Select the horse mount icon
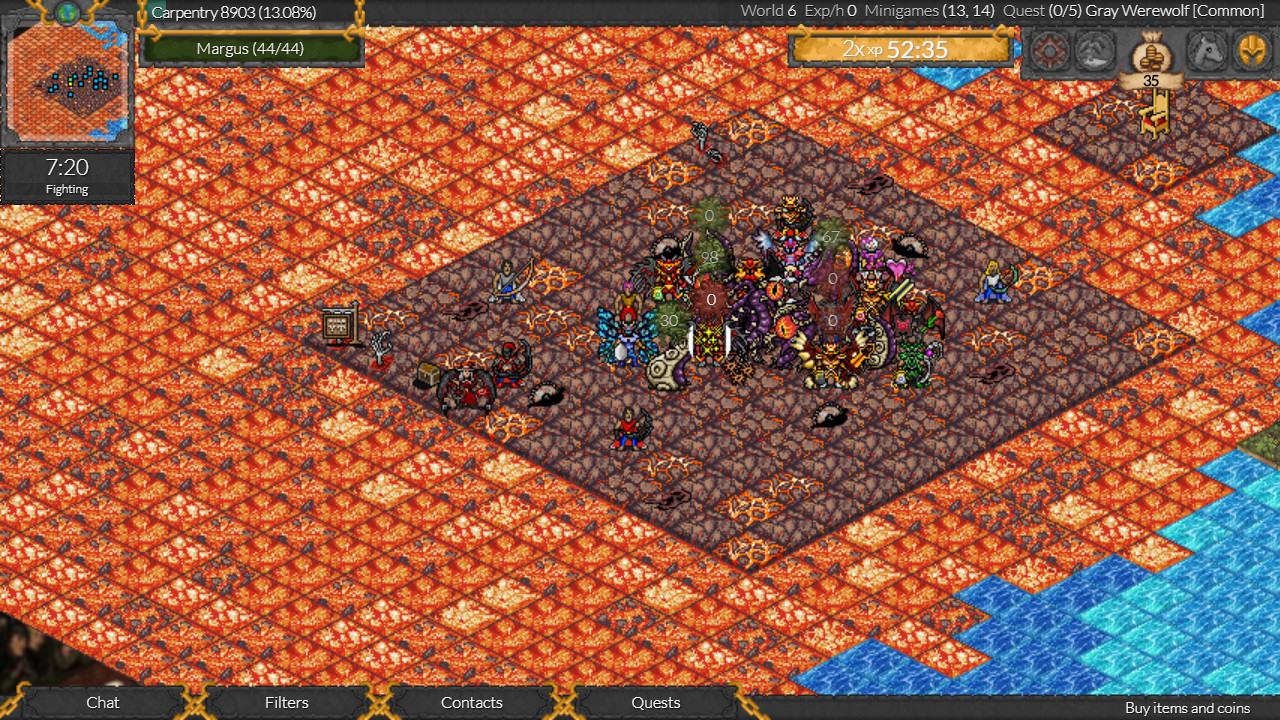This screenshot has width=1280, height=720. (1206, 50)
